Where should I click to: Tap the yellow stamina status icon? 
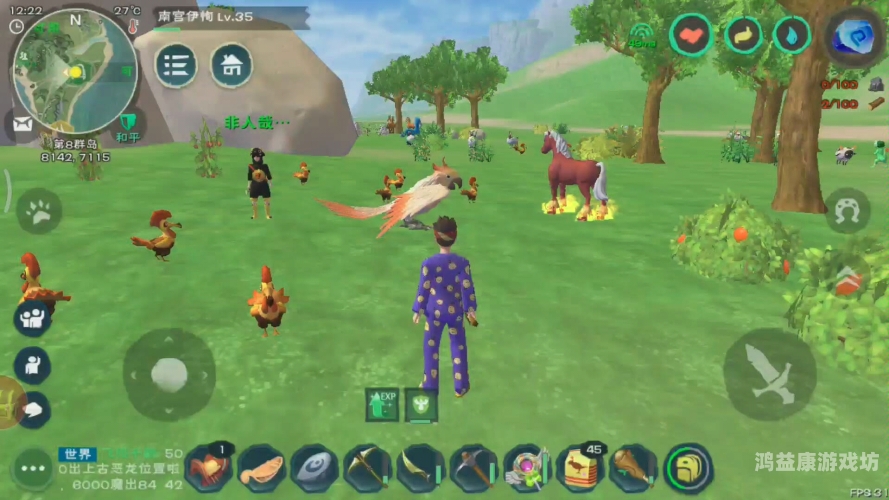coord(743,36)
